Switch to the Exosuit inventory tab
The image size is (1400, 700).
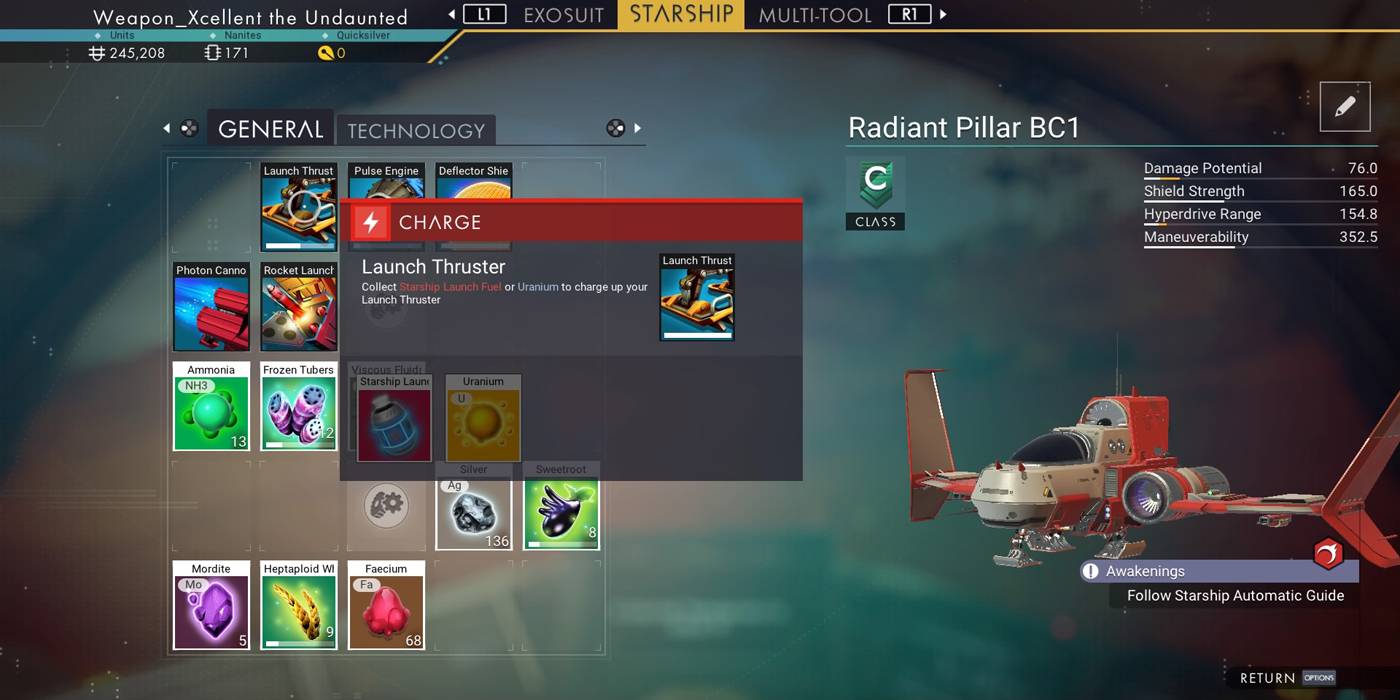563,15
